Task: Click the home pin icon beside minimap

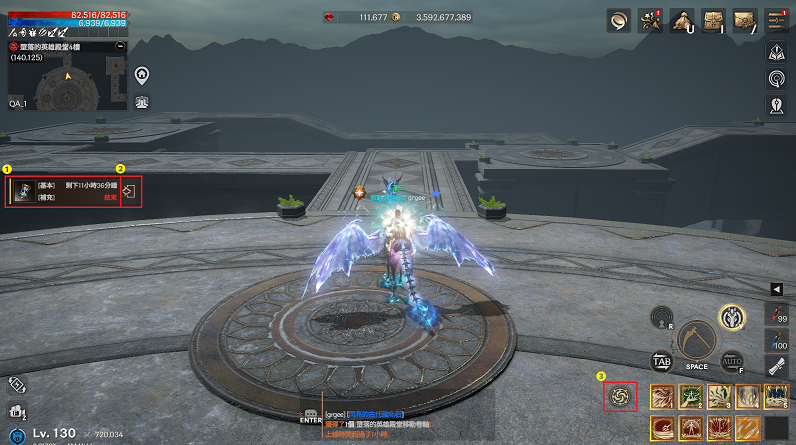Action: (142, 74)
